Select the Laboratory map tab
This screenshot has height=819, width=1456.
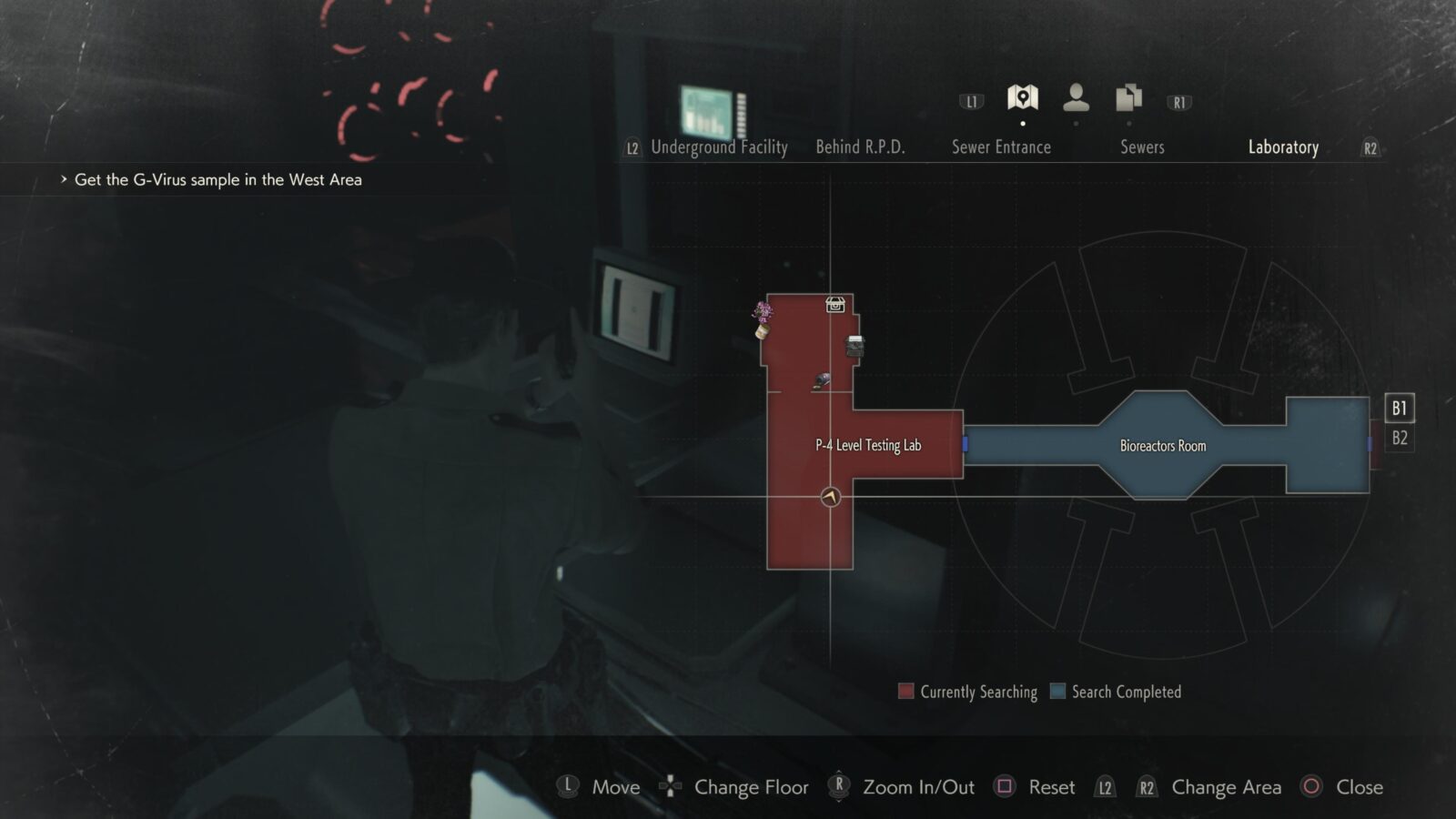(1284, 147)
